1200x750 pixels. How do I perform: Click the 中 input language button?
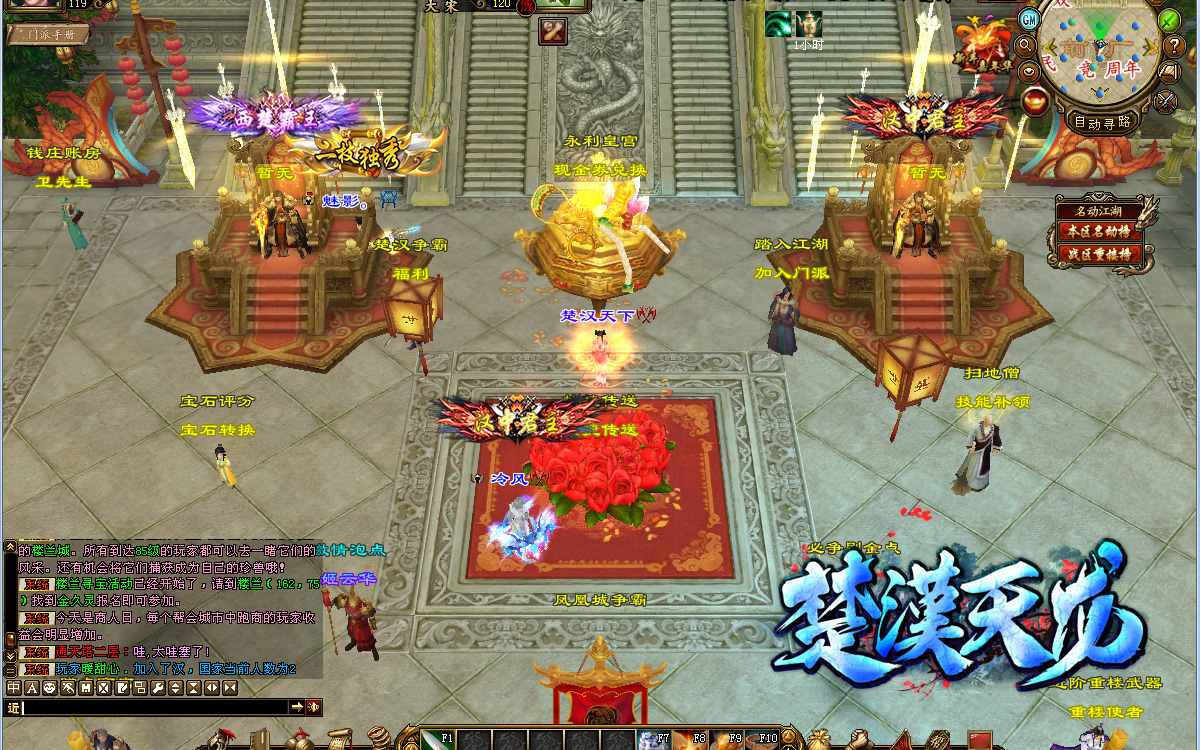coord(14,688)
